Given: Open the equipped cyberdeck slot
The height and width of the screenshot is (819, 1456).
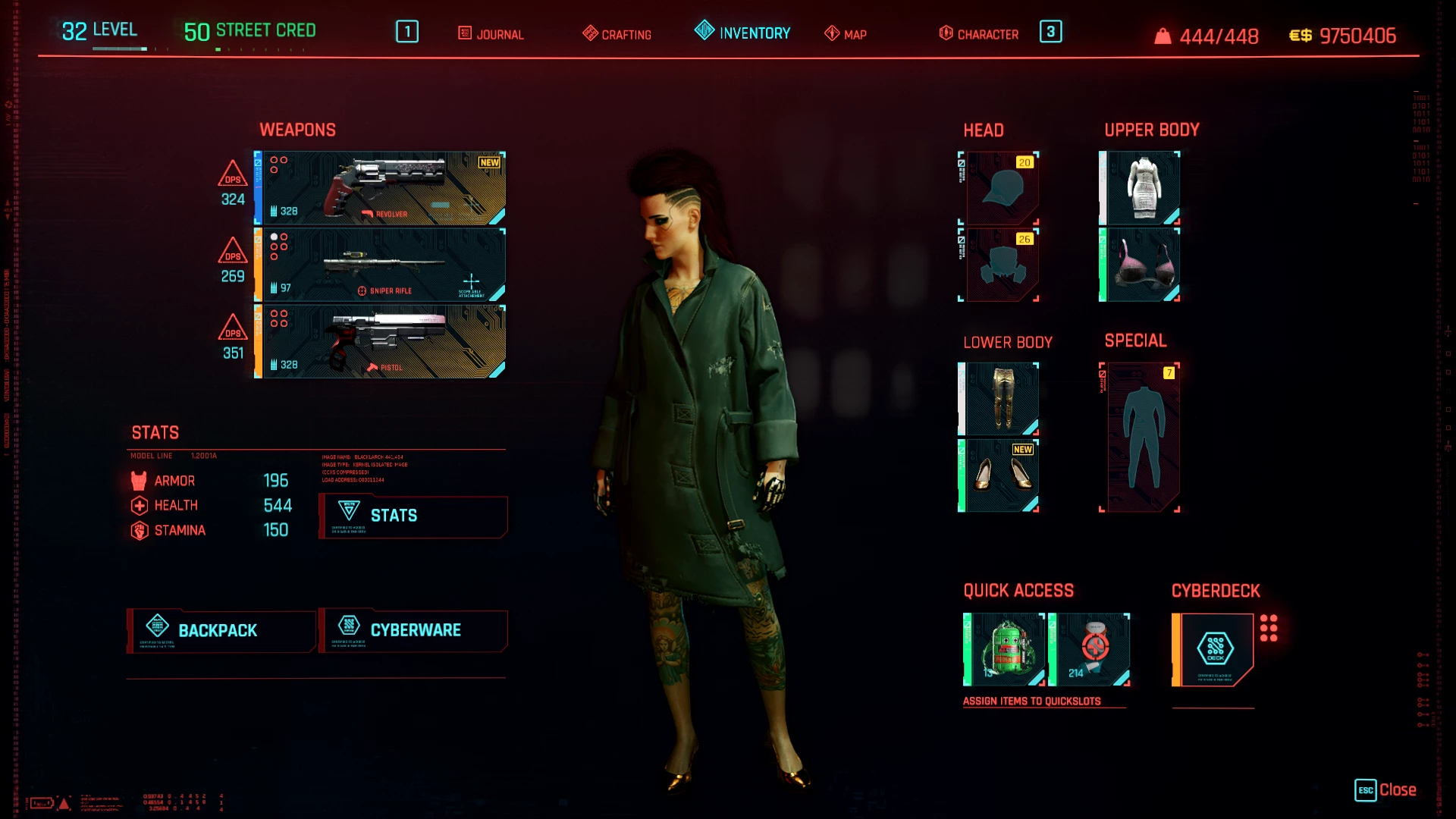Looking at the screenshot, I should click(x=1214, y=649).
